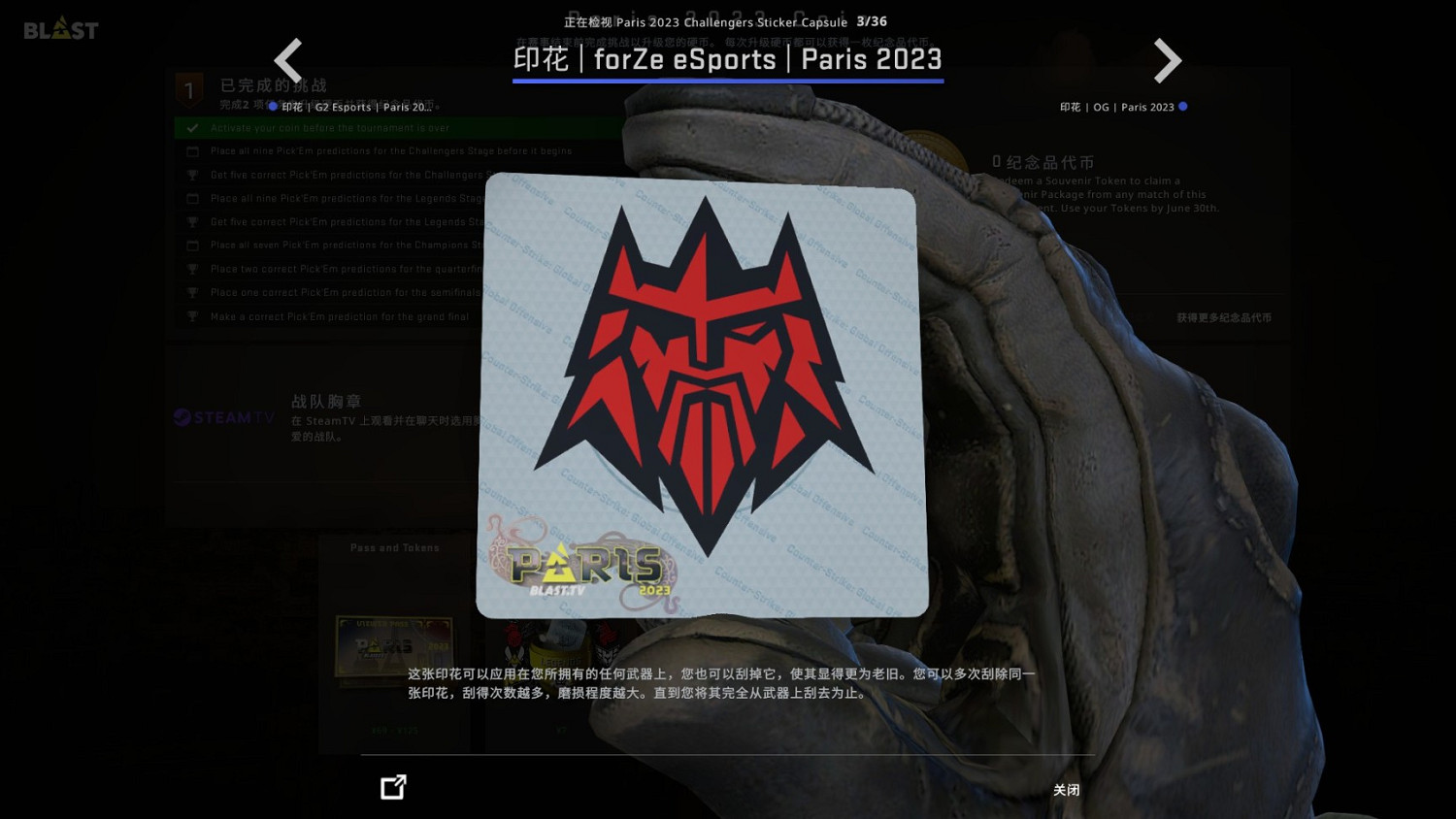Click the trophy icon beside the grand final challenge
The image size is (1456, 819).
pos(191,315)
